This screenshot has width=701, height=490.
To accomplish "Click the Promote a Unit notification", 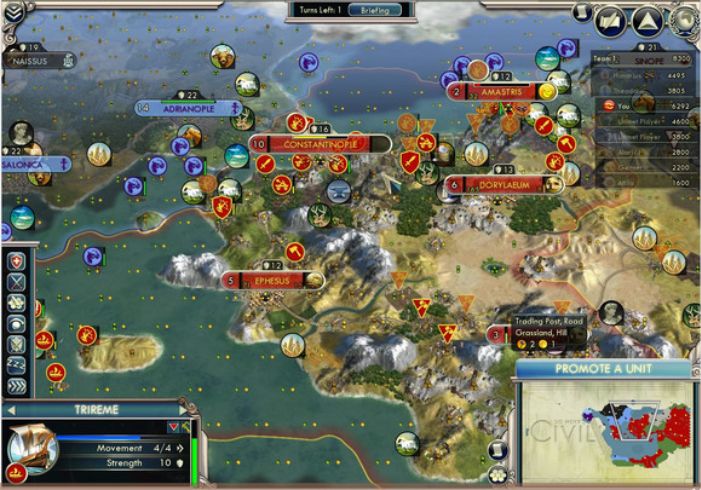I will tap(606, 369).
